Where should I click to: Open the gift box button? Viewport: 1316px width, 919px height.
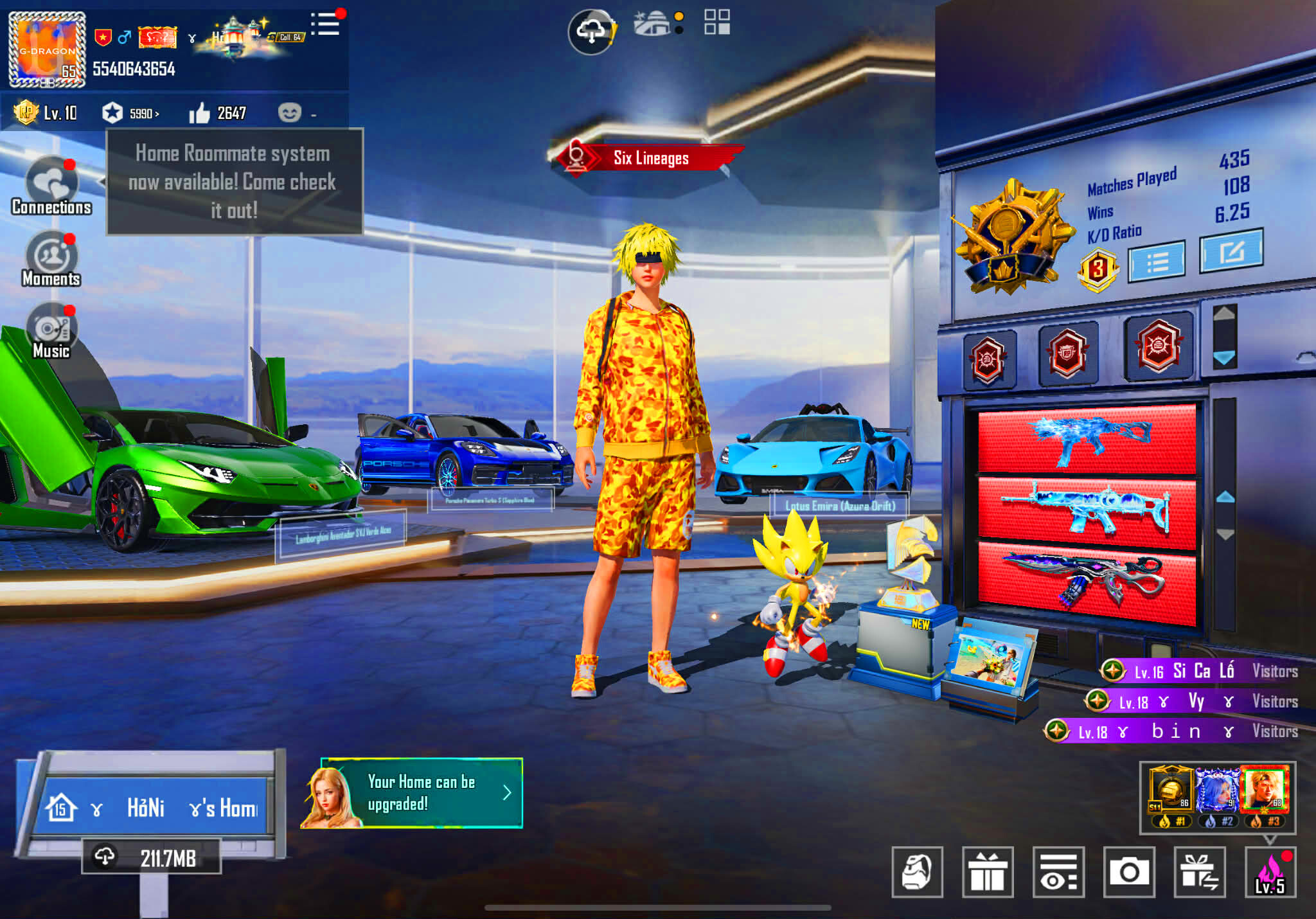click(x=988, y=872)
